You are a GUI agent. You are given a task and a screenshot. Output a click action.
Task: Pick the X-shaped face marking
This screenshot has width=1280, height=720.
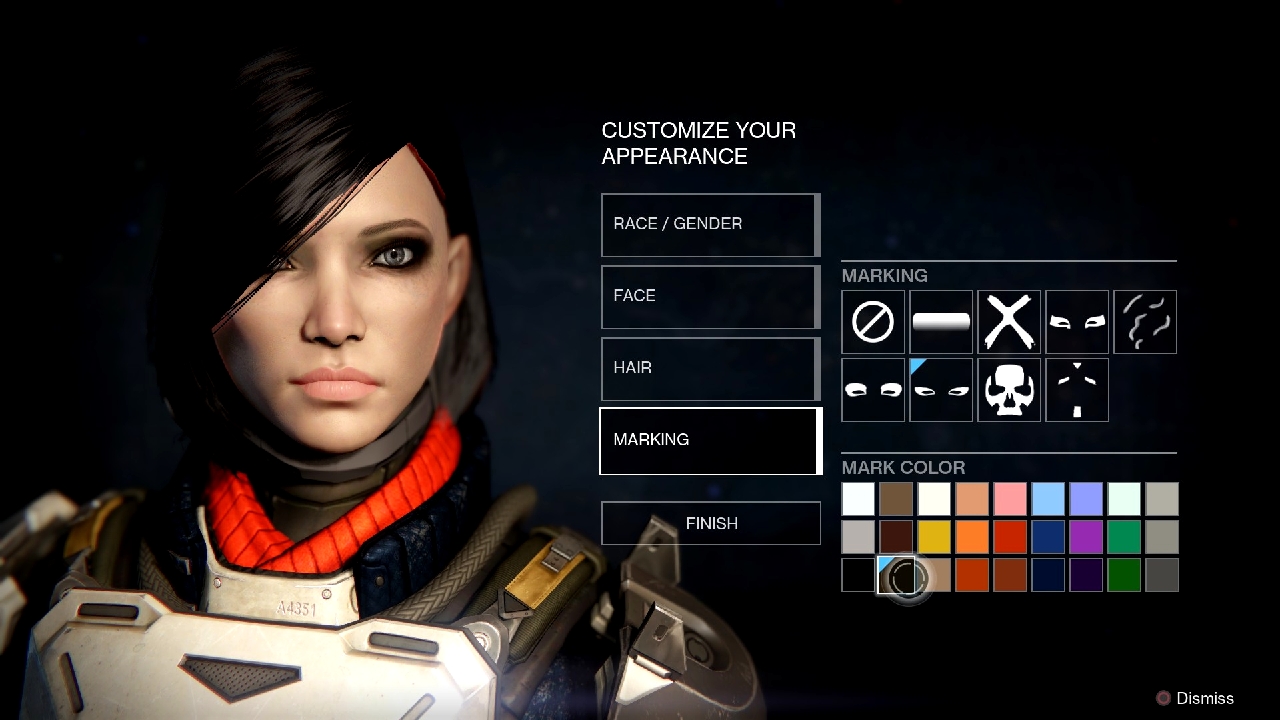click(1009, 322)
